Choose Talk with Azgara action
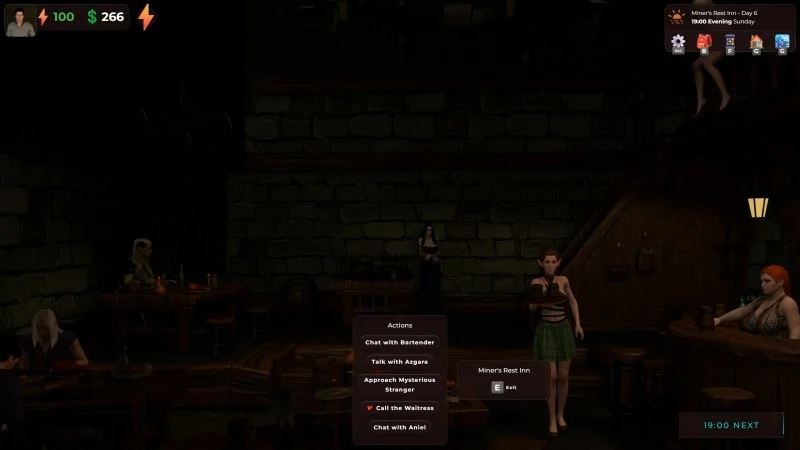800x450 pixels. (x=399, y=361)
